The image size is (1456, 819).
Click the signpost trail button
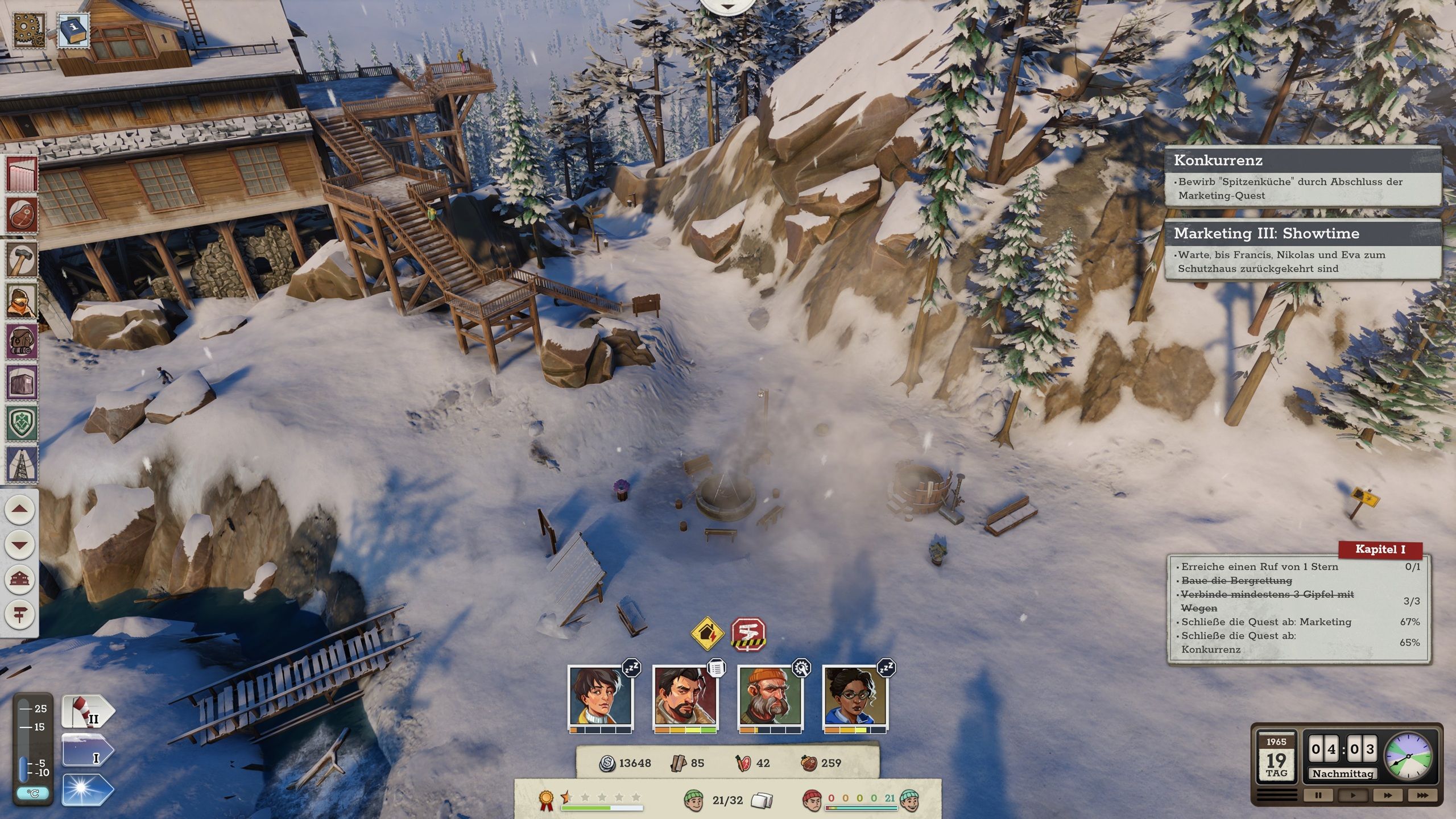(19, 615)
